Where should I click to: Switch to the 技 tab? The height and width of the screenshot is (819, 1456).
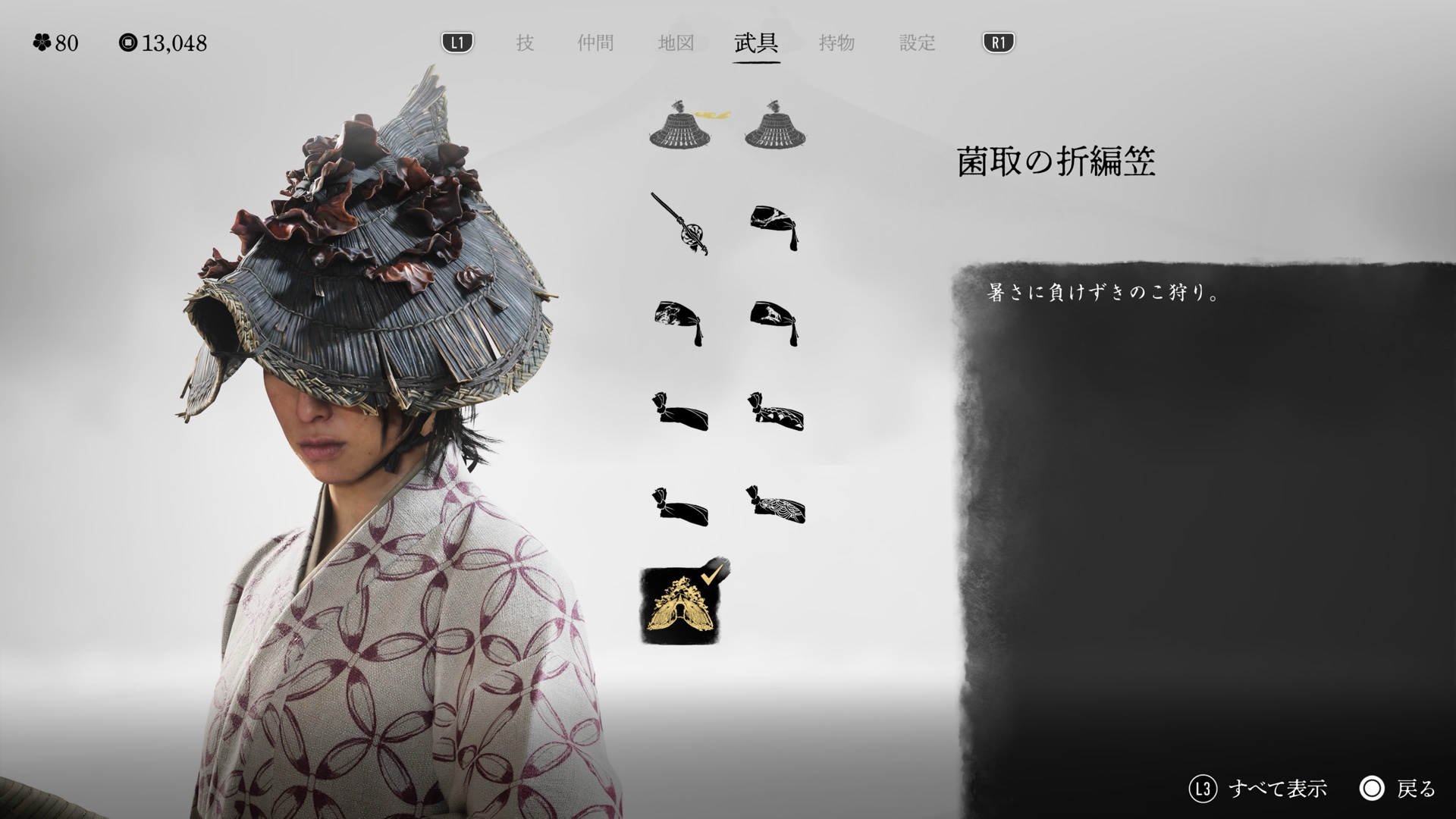tap(525, 43)
